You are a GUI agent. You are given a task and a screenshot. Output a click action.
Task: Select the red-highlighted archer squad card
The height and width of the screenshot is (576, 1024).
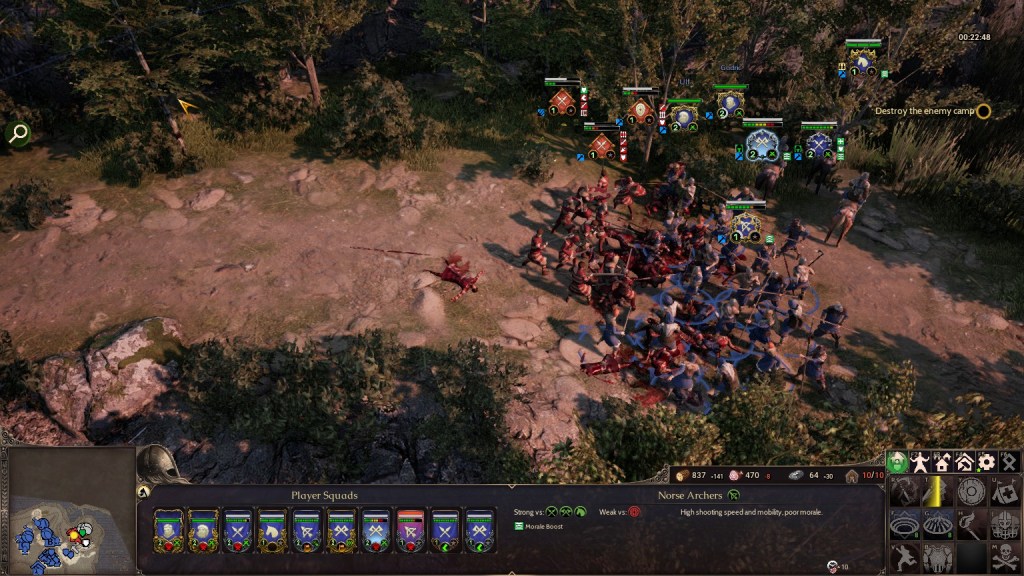411,530
